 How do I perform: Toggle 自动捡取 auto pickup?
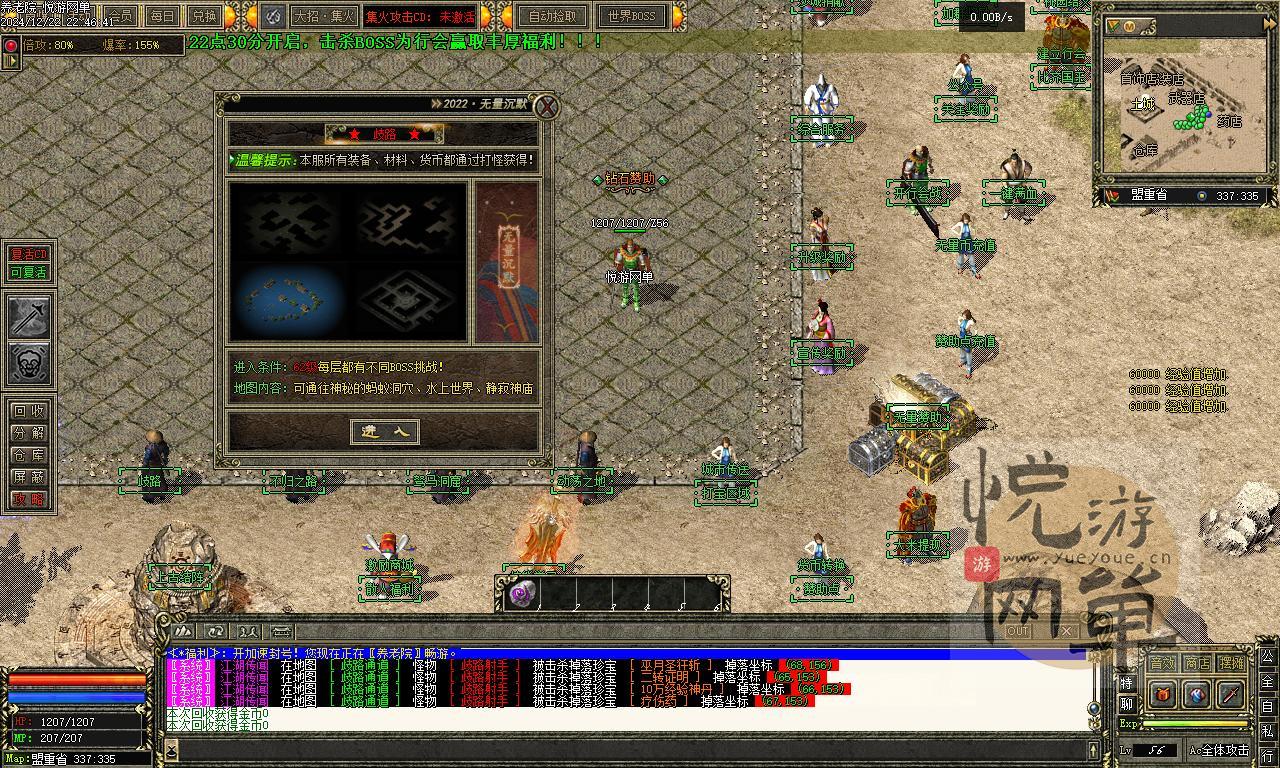click(553, 16)
